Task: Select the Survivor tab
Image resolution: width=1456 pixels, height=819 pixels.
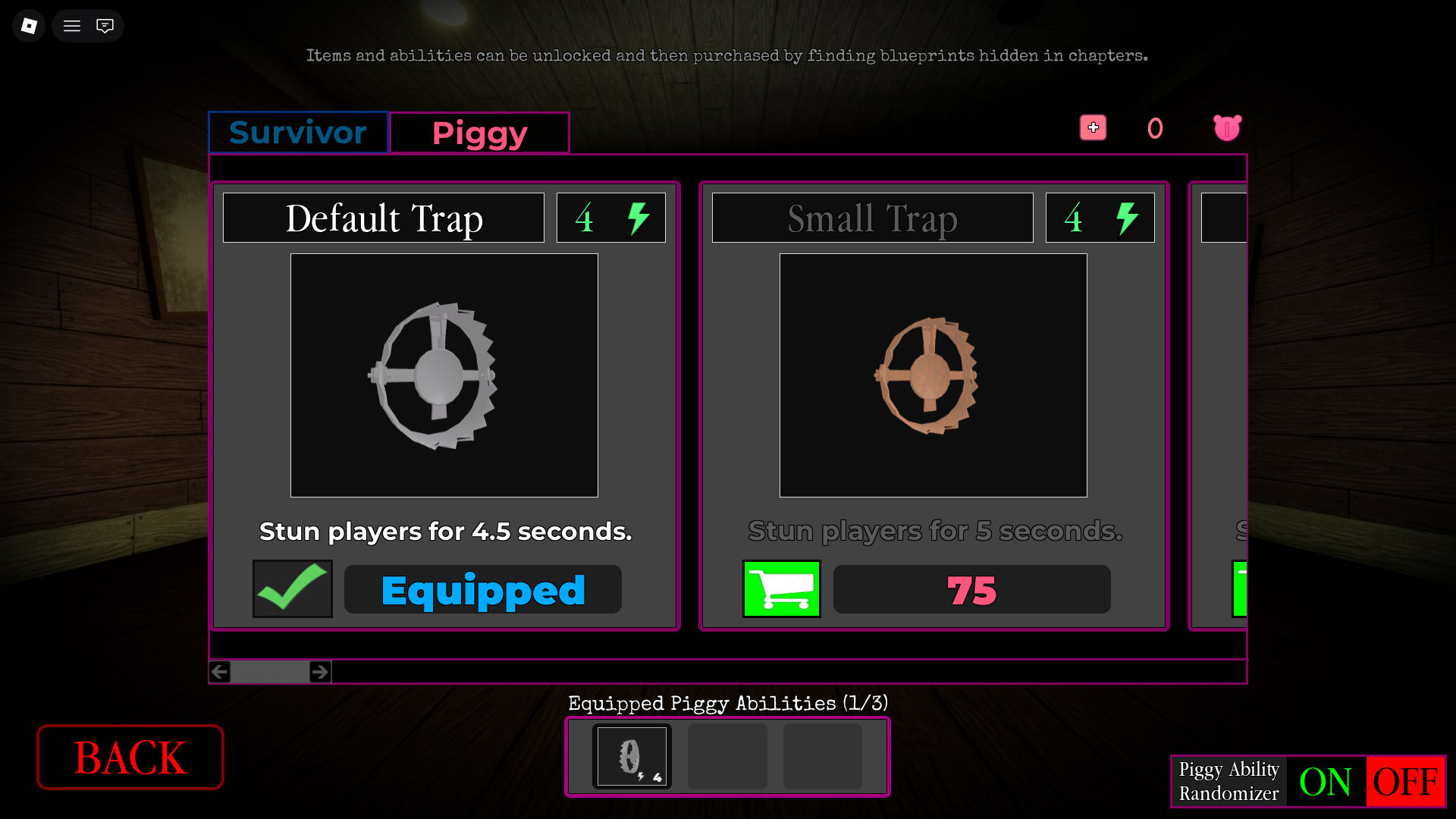Action: [x=298, y=132]
